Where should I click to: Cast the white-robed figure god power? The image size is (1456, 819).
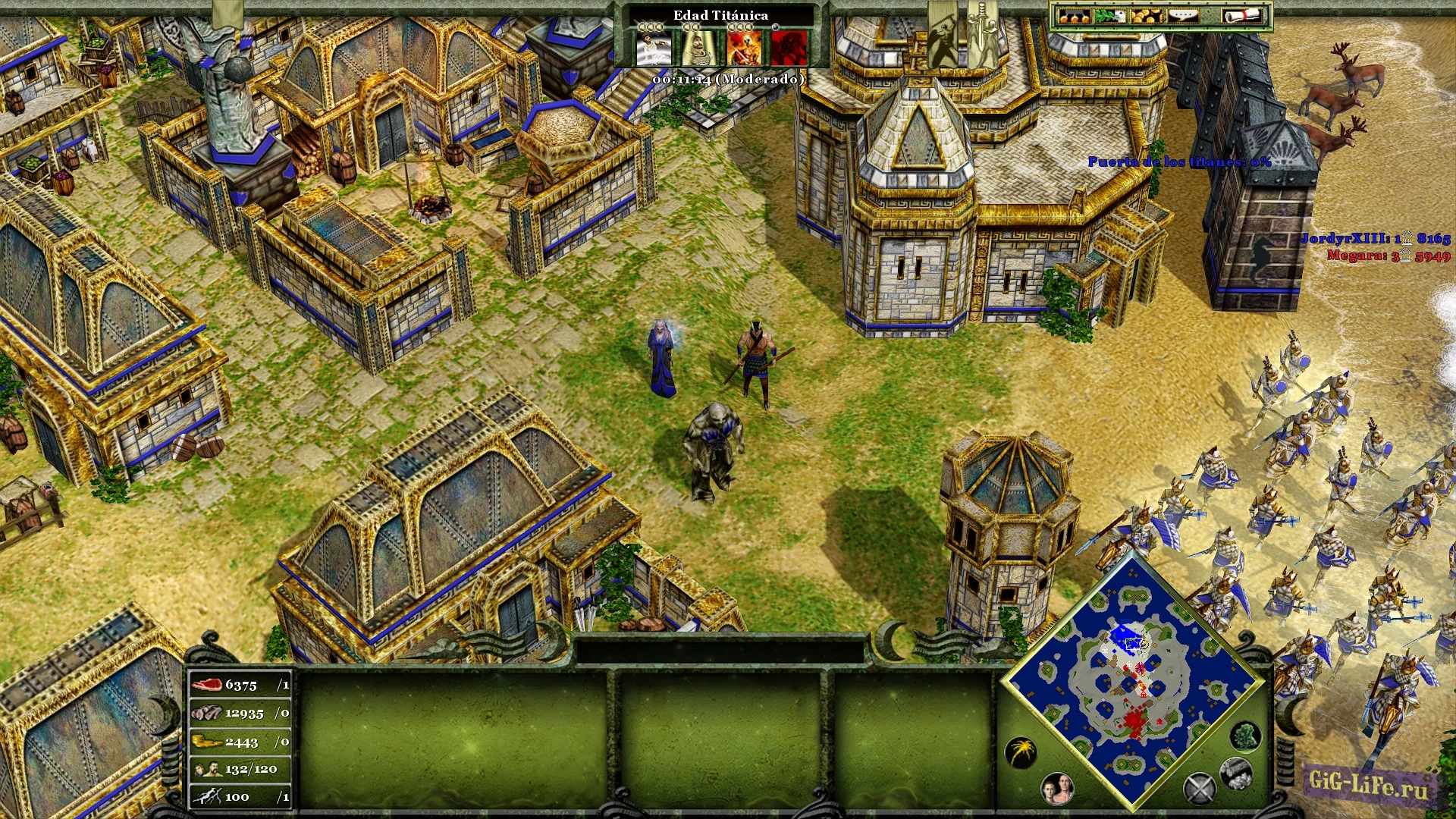653,49
